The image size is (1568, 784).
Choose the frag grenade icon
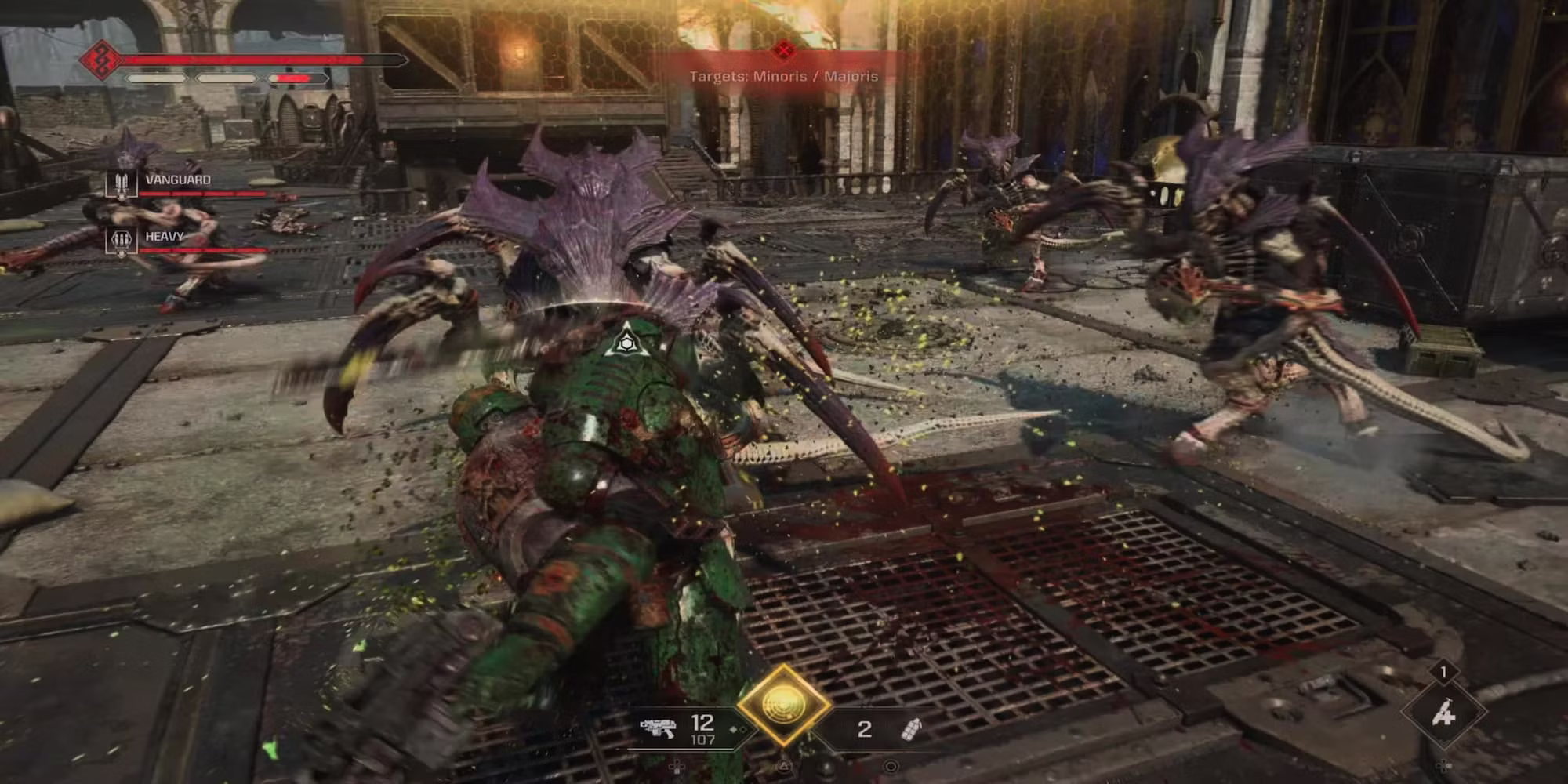(x=912, y=729)
